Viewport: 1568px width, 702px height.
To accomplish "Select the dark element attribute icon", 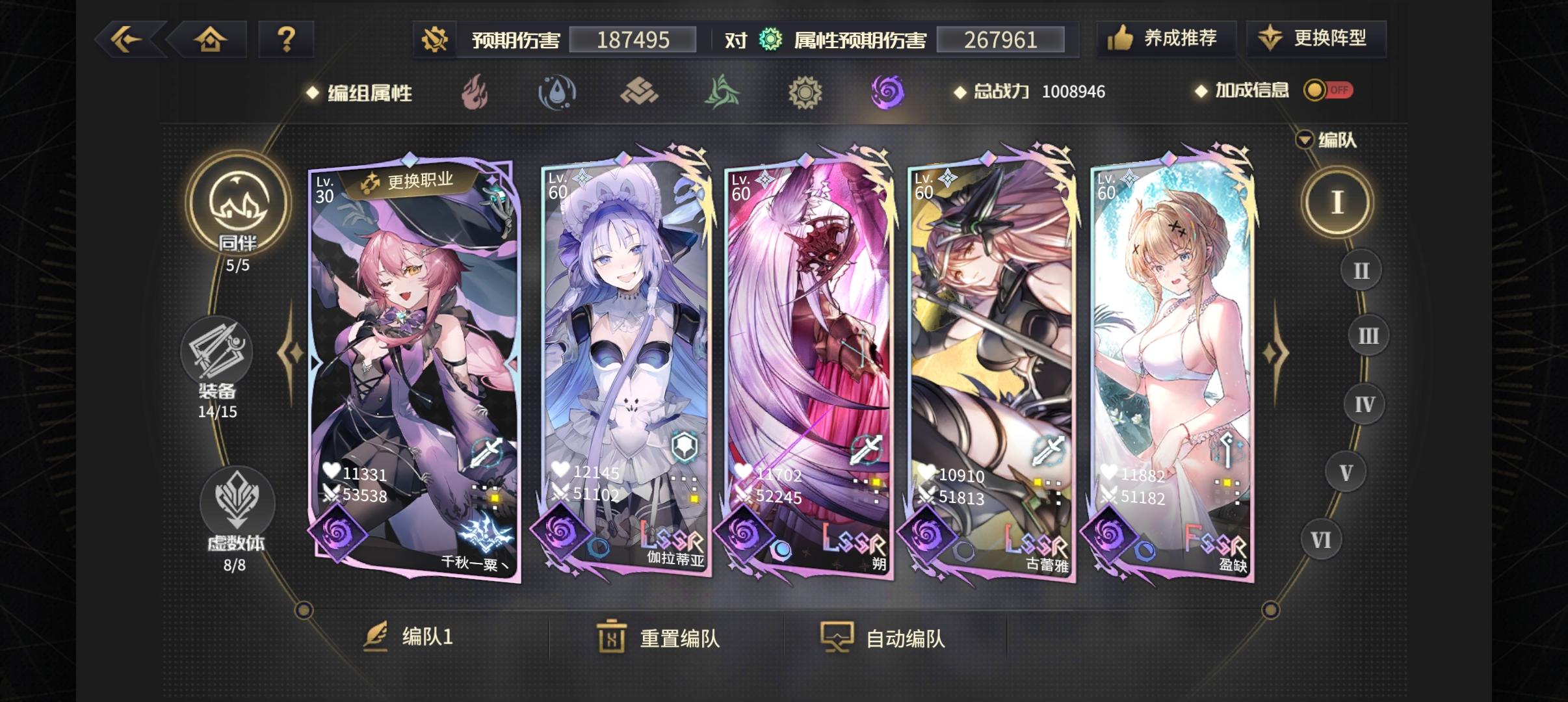I will coord(889,92).
